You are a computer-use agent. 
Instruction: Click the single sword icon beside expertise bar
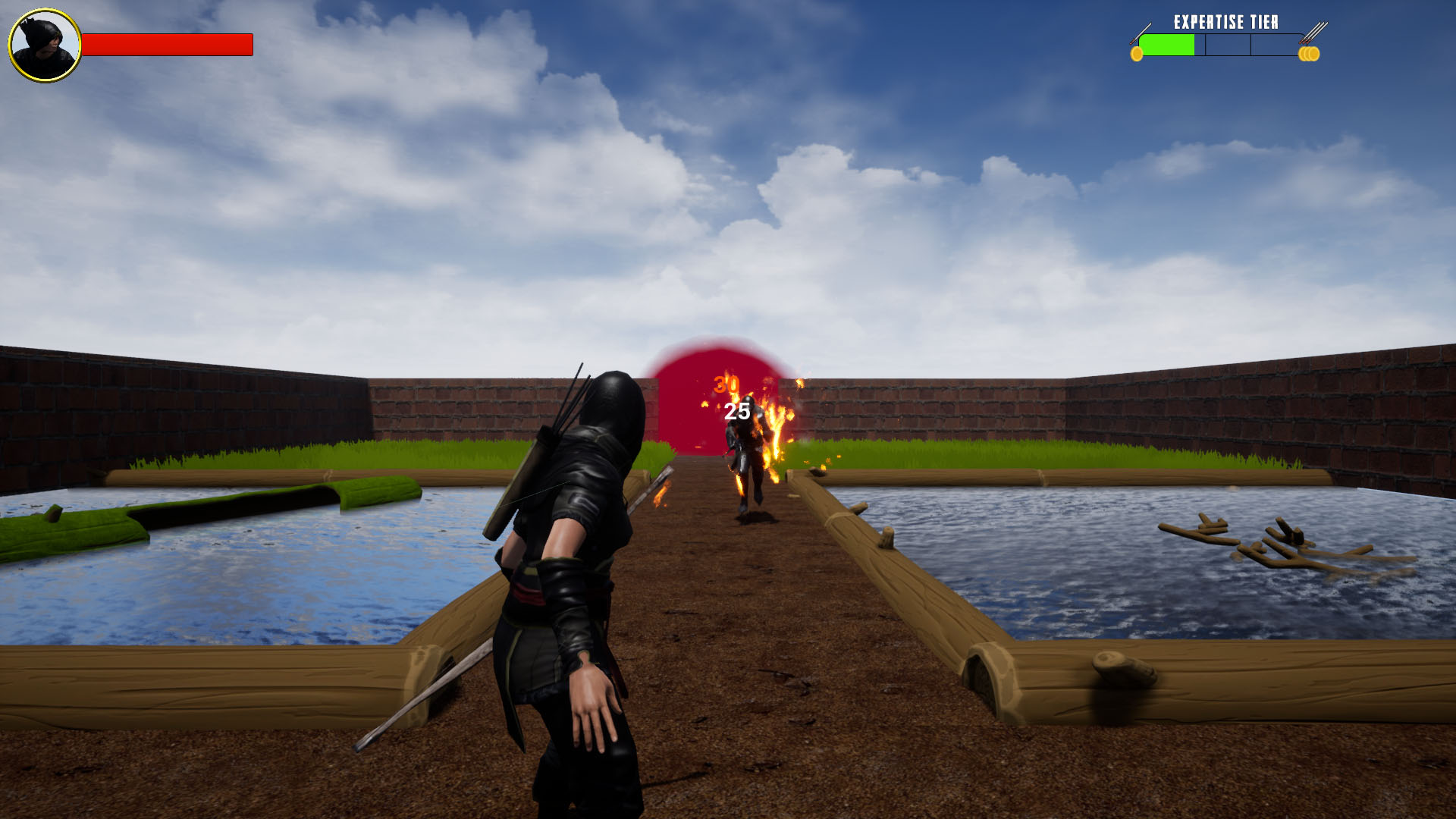(1141, 32)
